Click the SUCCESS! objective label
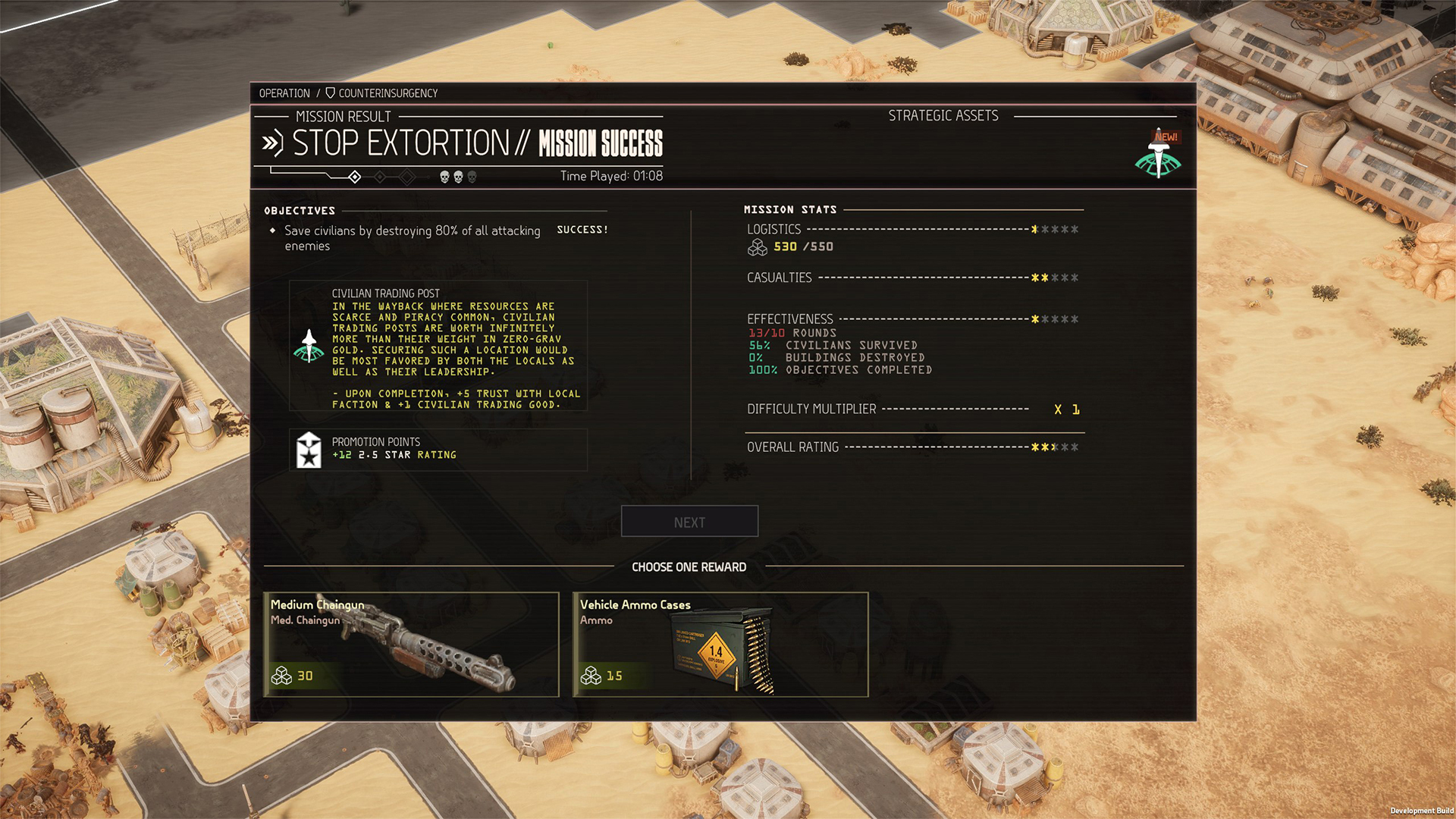This screenshot has width=1456, height=819. click(582, 229)
